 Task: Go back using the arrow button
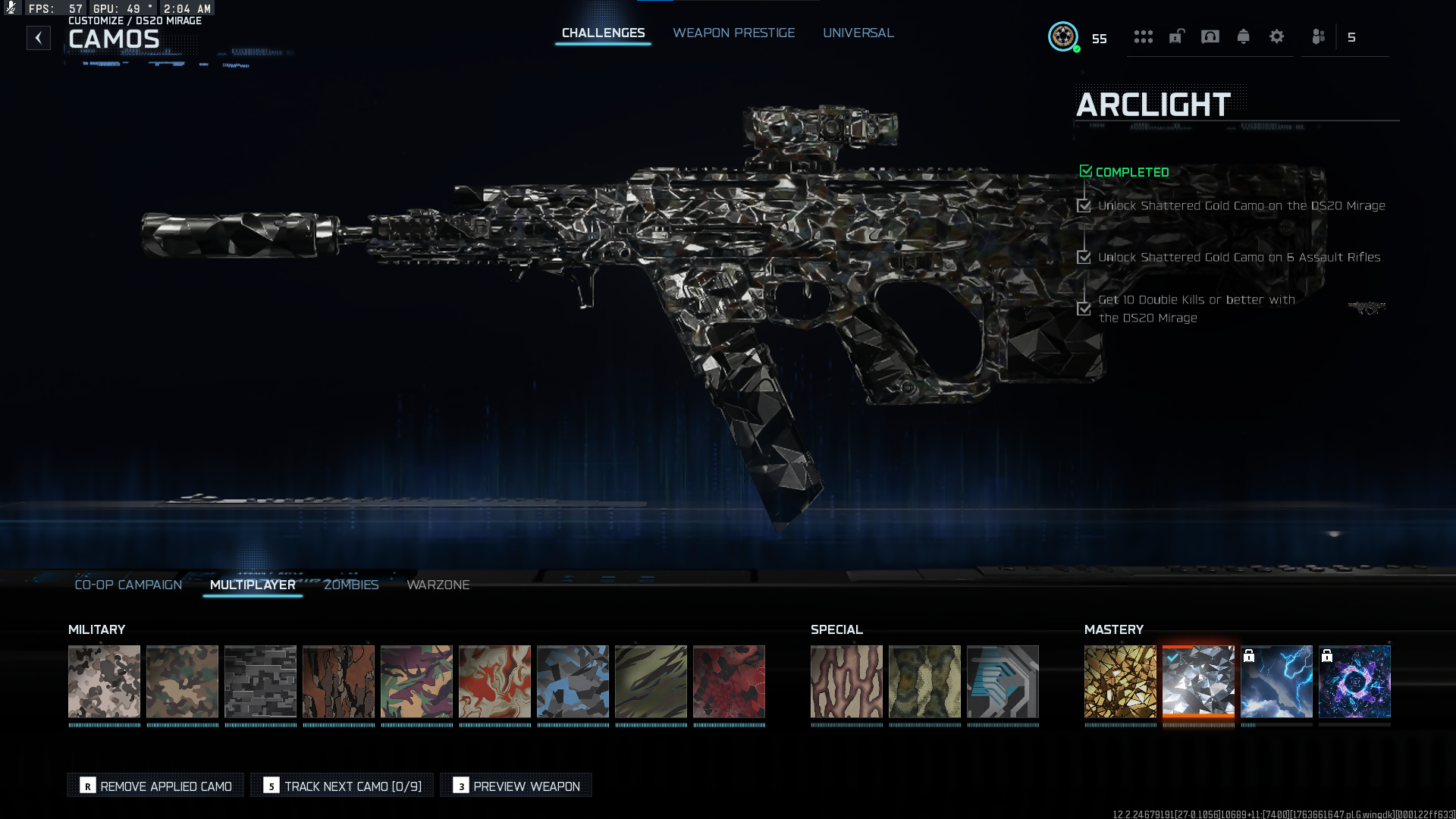(39, 38)
